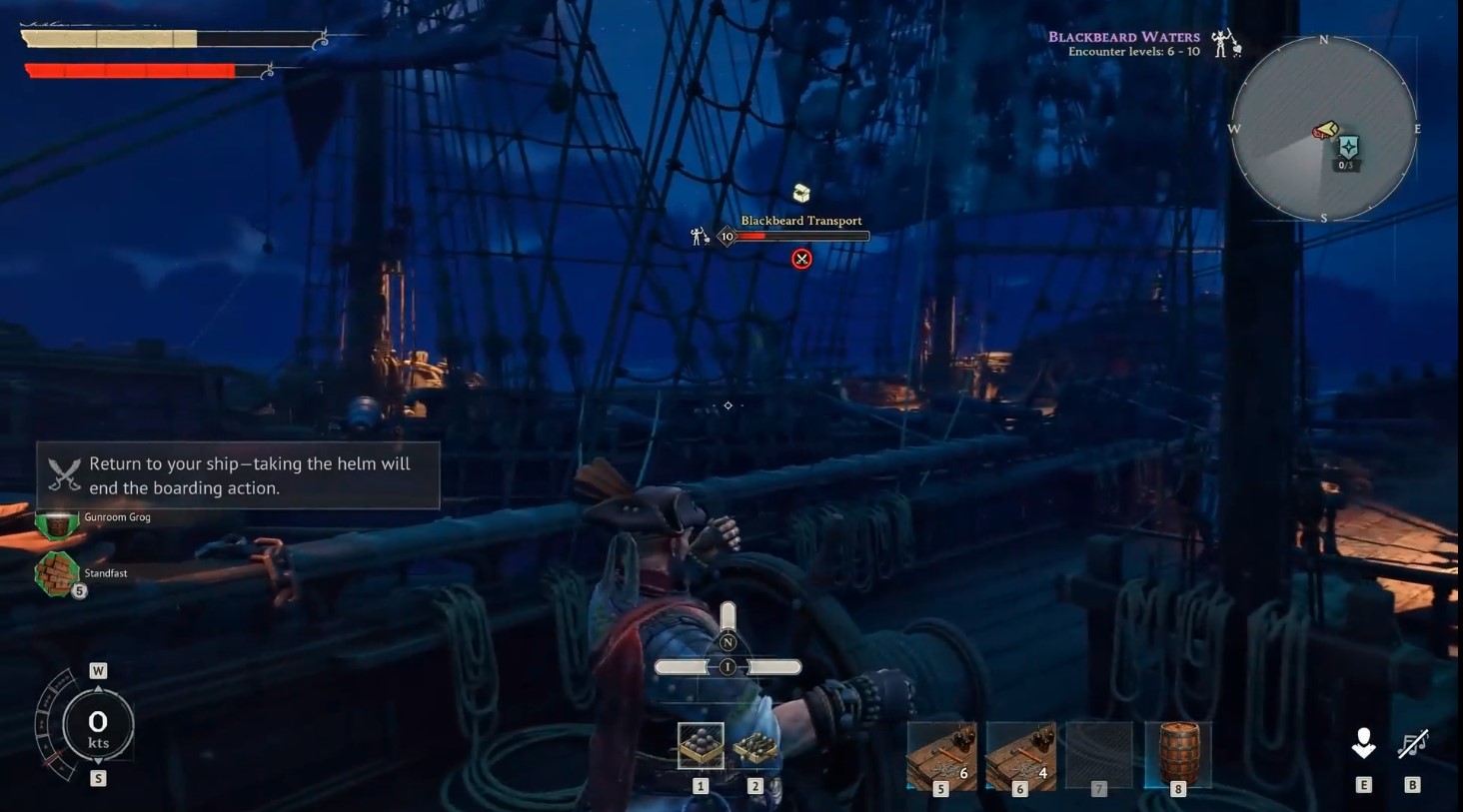Deploy the barrel item in slot 8
The width and height of the screenshot is (1463, 812).
[1179, 754]
